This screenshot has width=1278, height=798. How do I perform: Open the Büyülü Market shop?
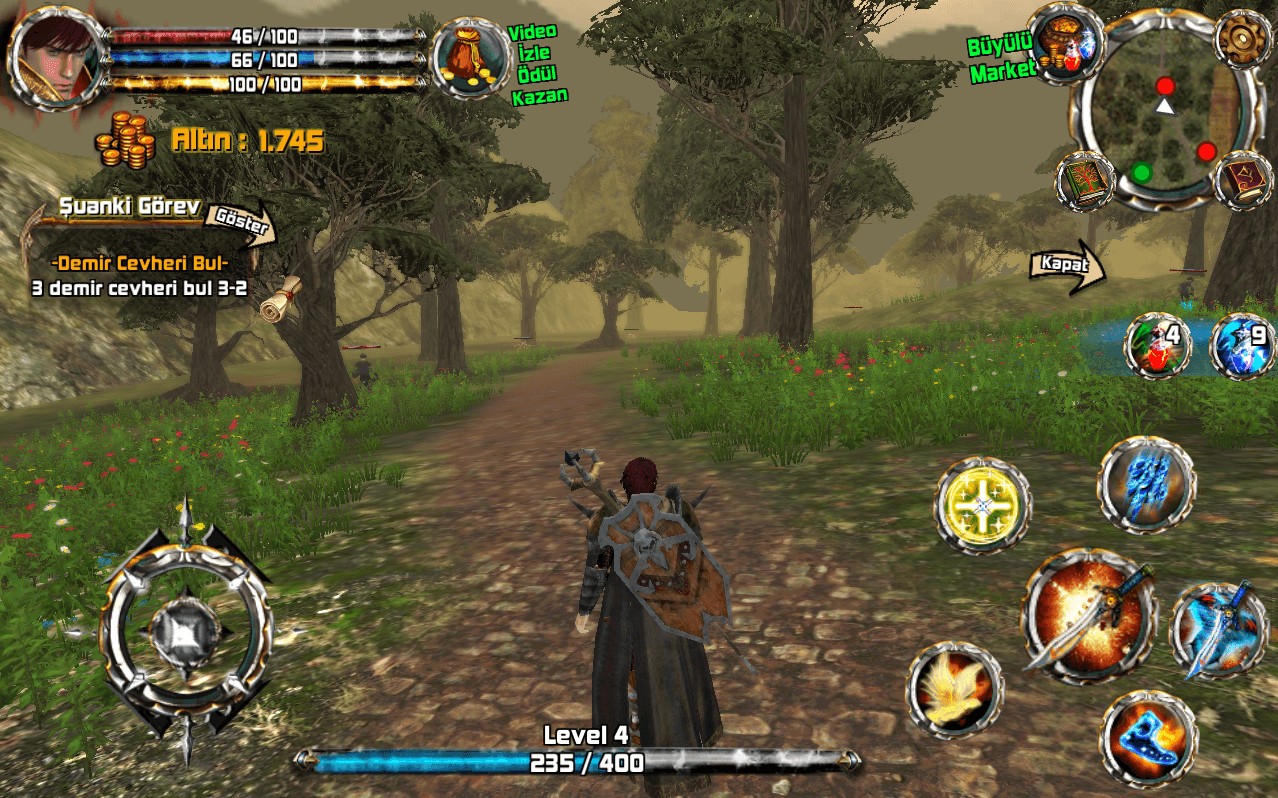click(x=1065, y=43)
